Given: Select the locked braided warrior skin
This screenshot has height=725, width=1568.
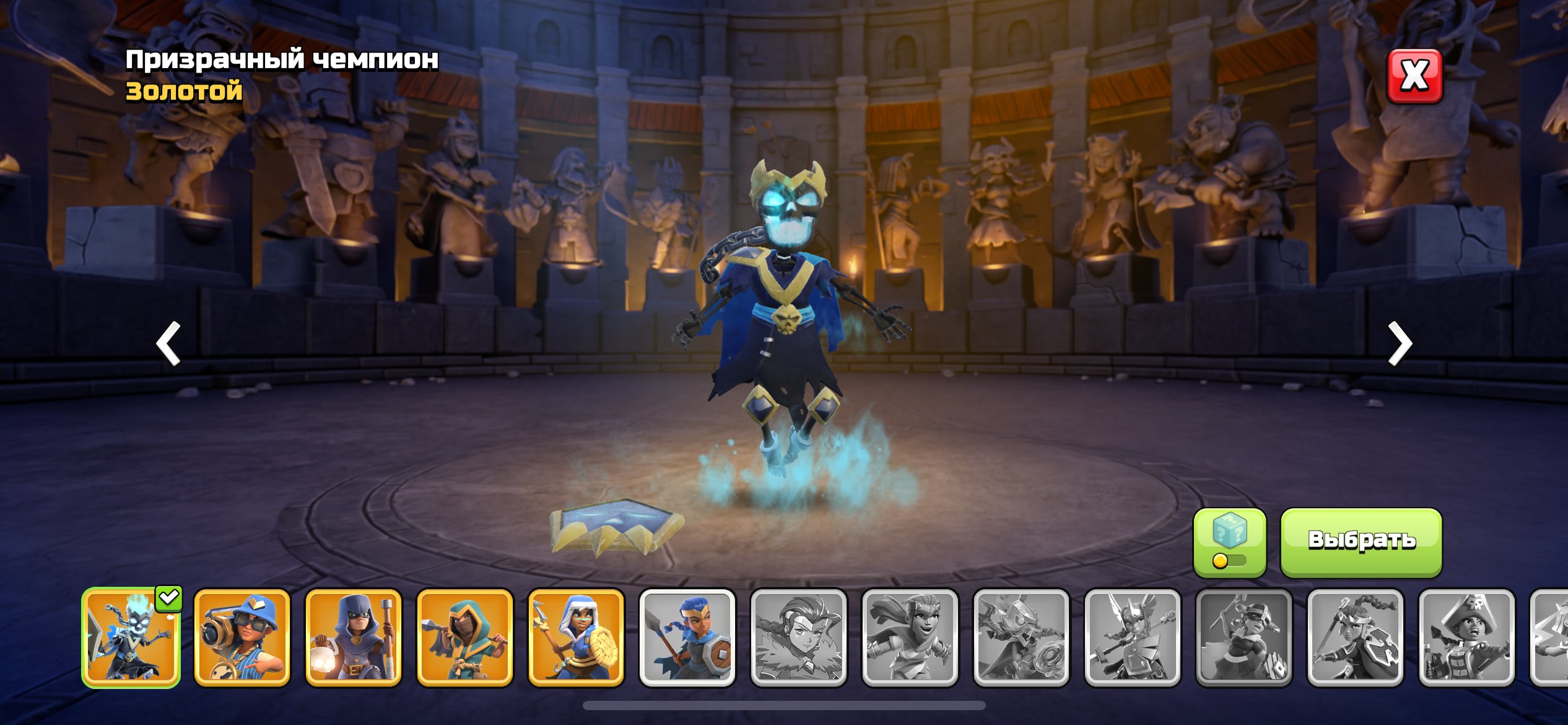Looking at the screenshot, I should [1356, 638].
